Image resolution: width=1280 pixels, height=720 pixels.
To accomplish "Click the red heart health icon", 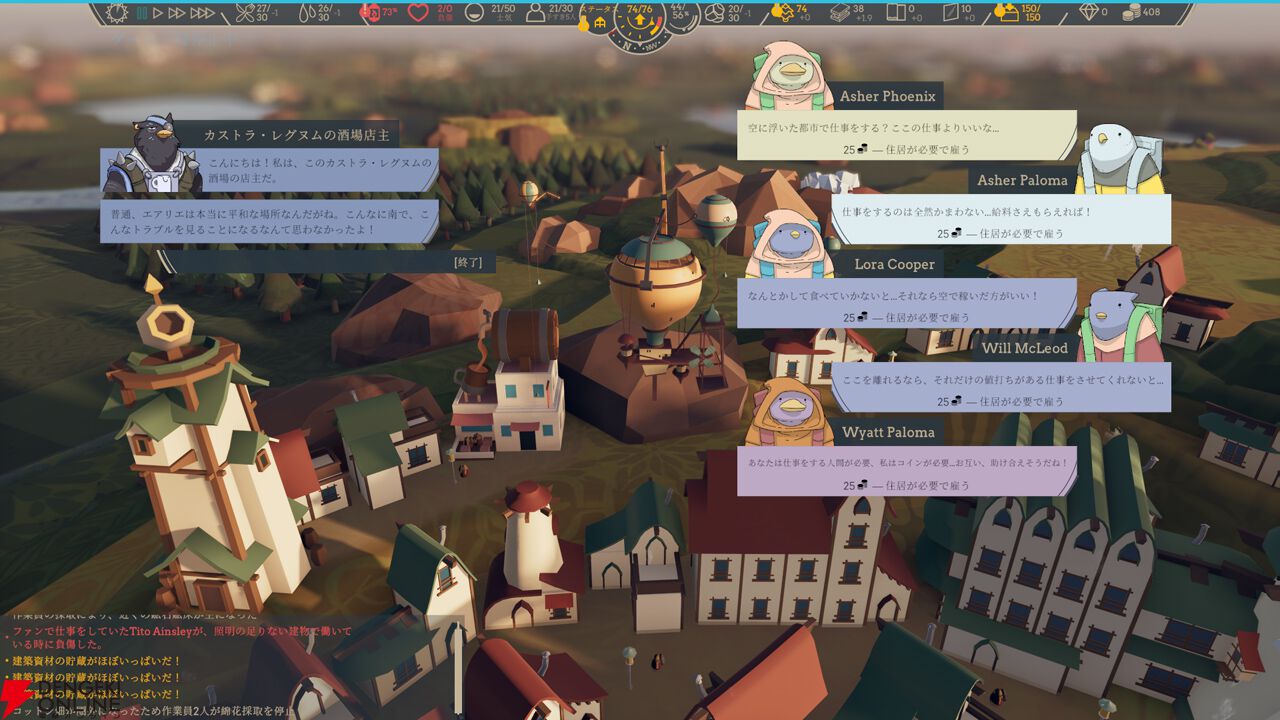I will 418,13.
